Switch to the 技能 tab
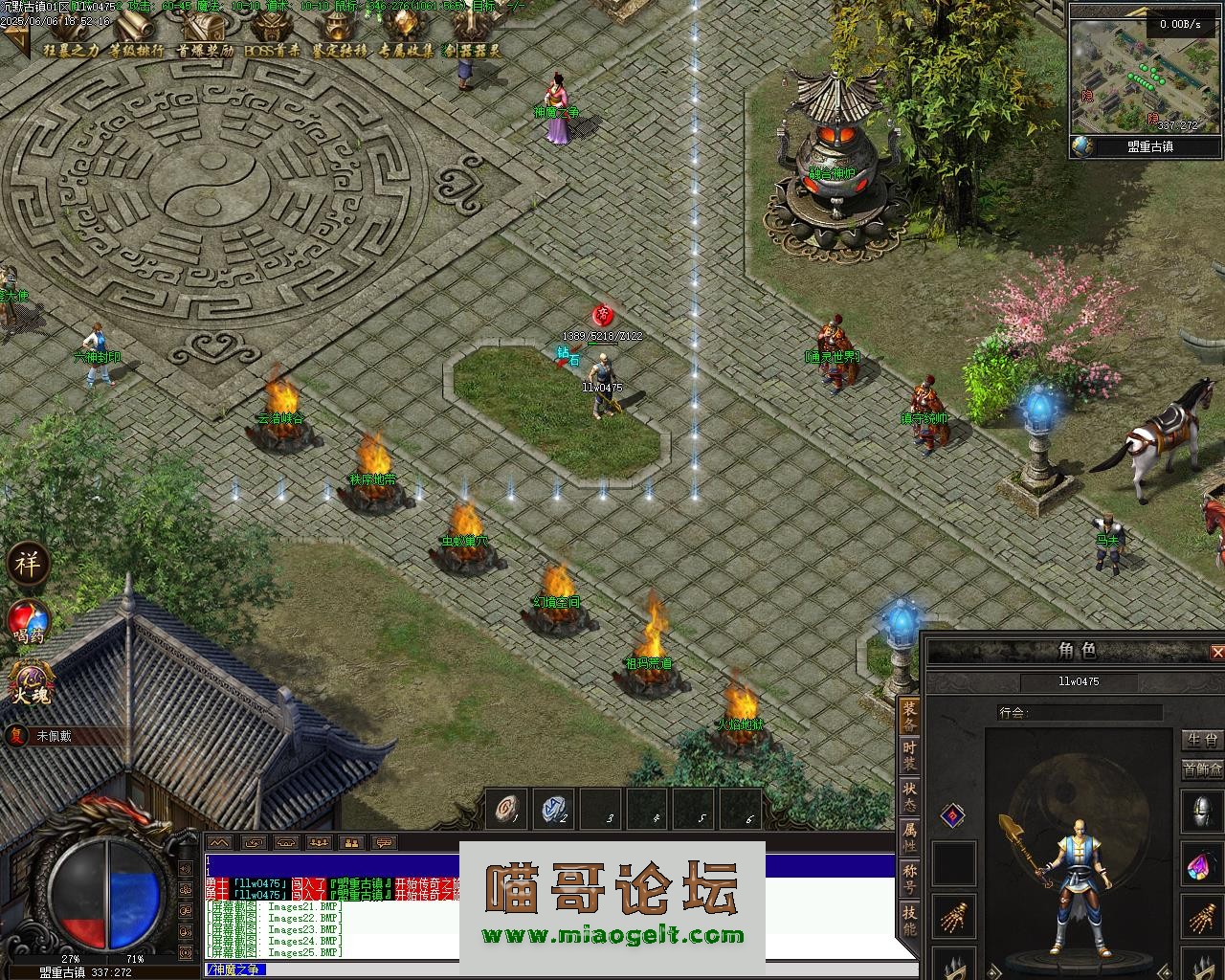 coord(909,921)
